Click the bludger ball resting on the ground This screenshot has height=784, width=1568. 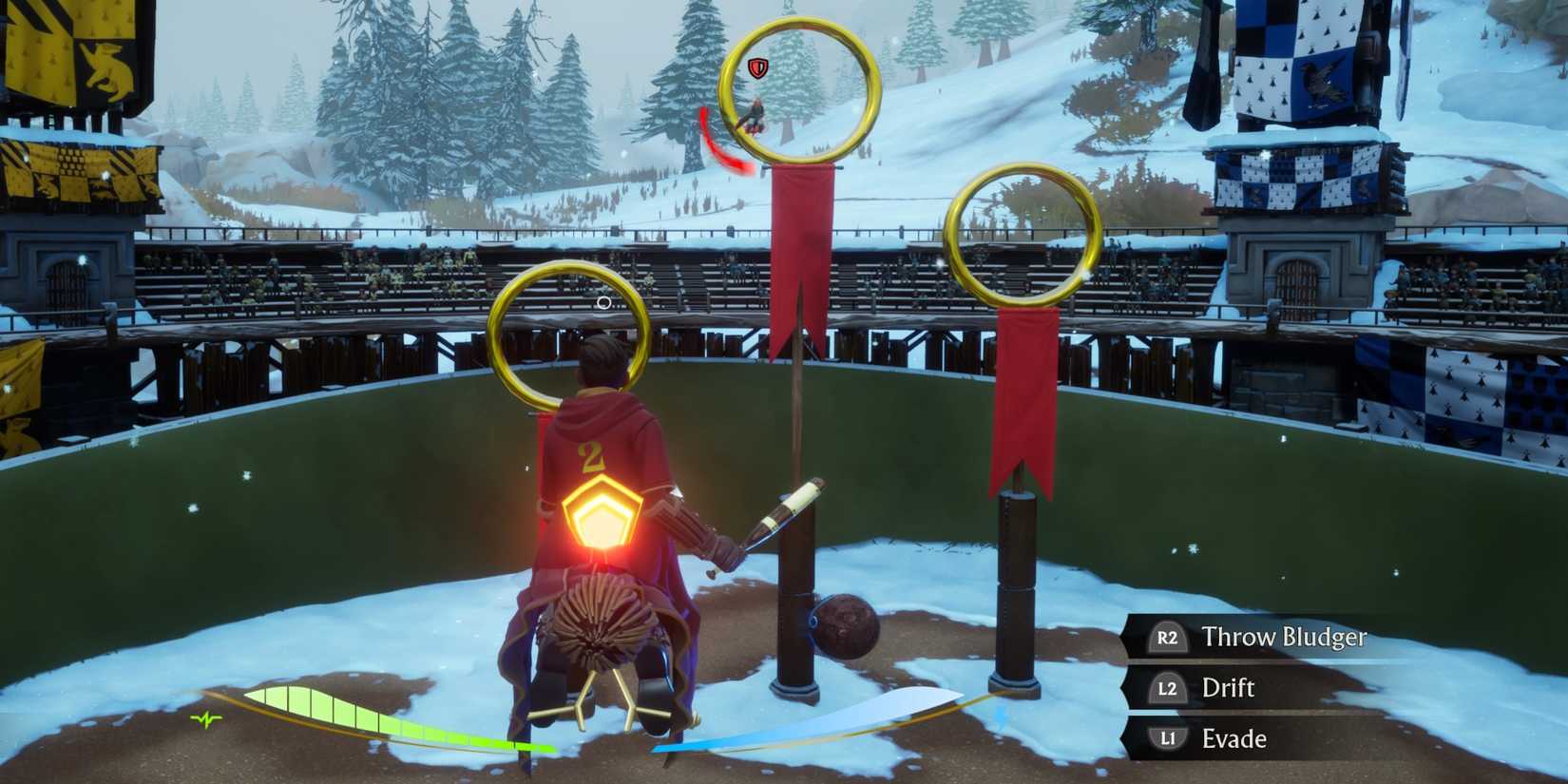[x=842, y=627]
